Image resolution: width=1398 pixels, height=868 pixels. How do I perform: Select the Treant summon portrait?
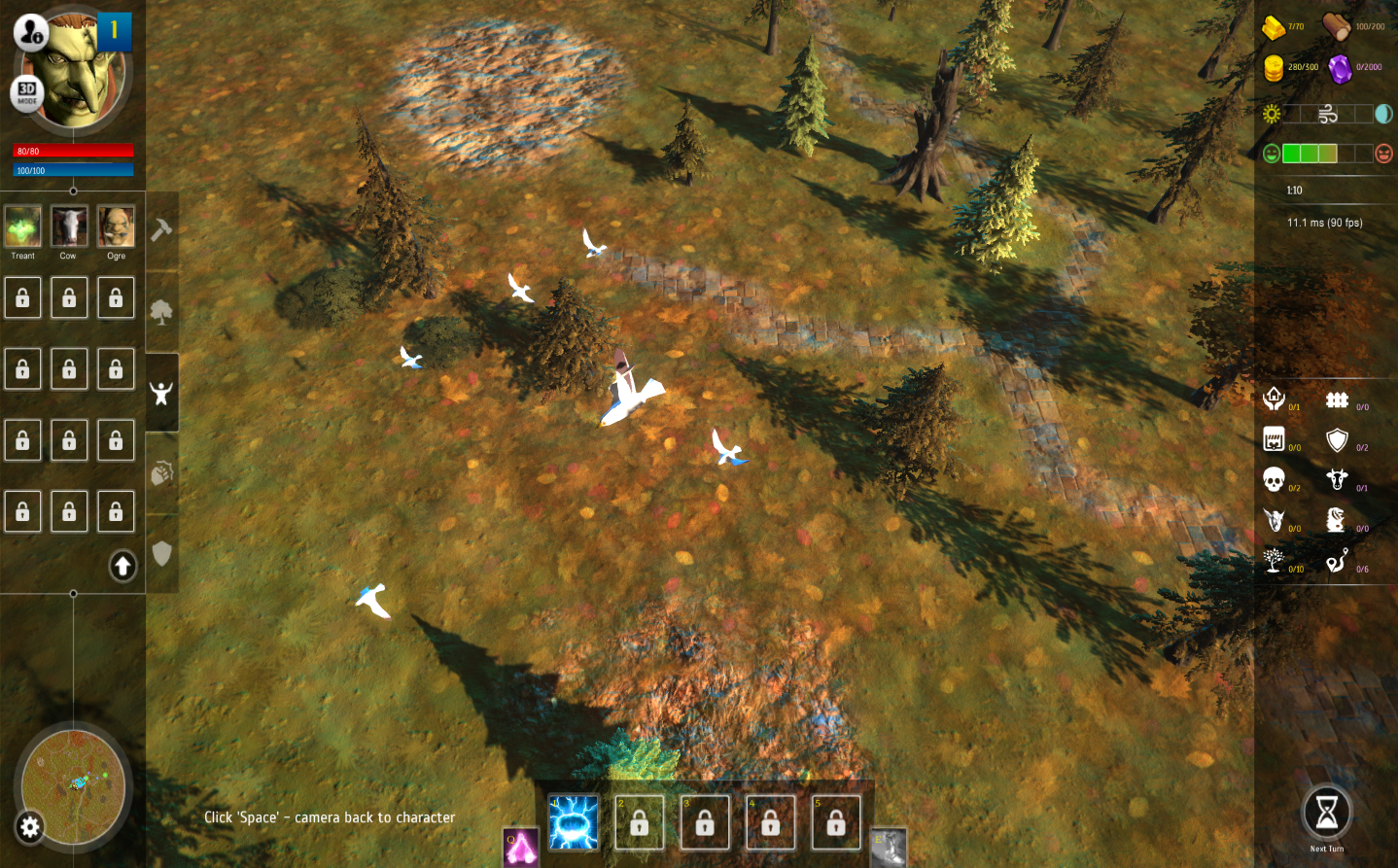pyautogui.click(x=22, y=226)
